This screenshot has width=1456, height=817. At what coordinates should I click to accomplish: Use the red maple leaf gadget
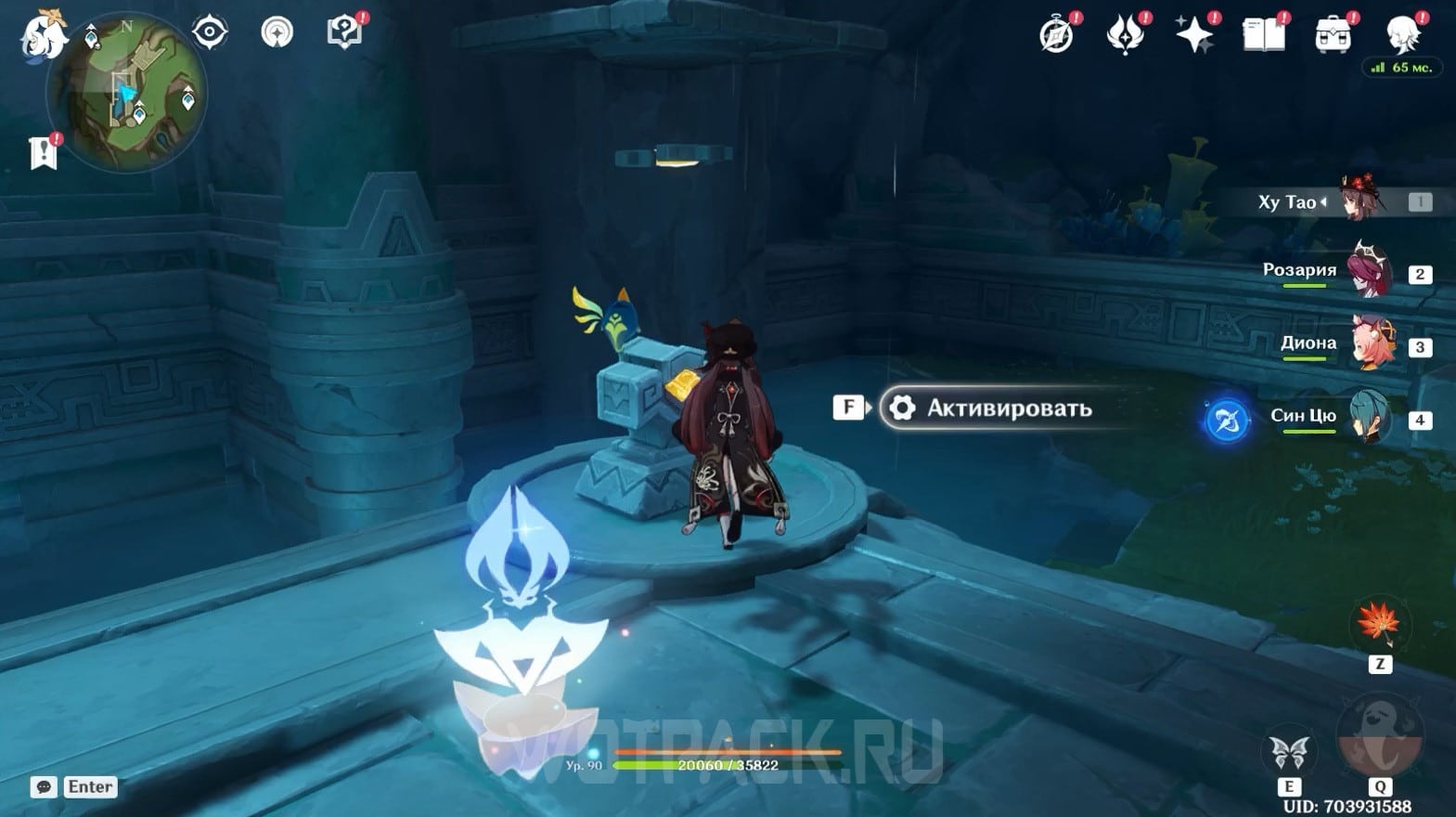(x=1379, y=624)
